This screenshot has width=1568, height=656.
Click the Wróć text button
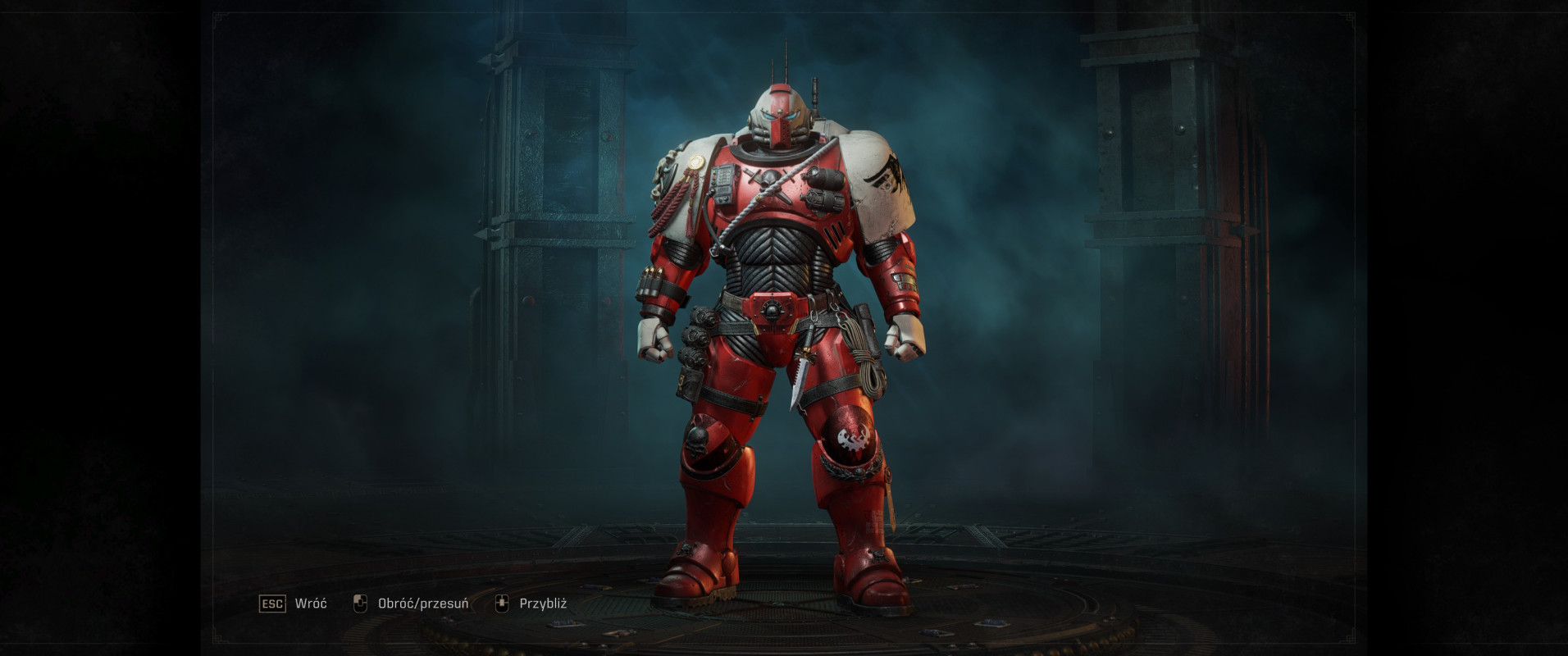coord(310,603)
